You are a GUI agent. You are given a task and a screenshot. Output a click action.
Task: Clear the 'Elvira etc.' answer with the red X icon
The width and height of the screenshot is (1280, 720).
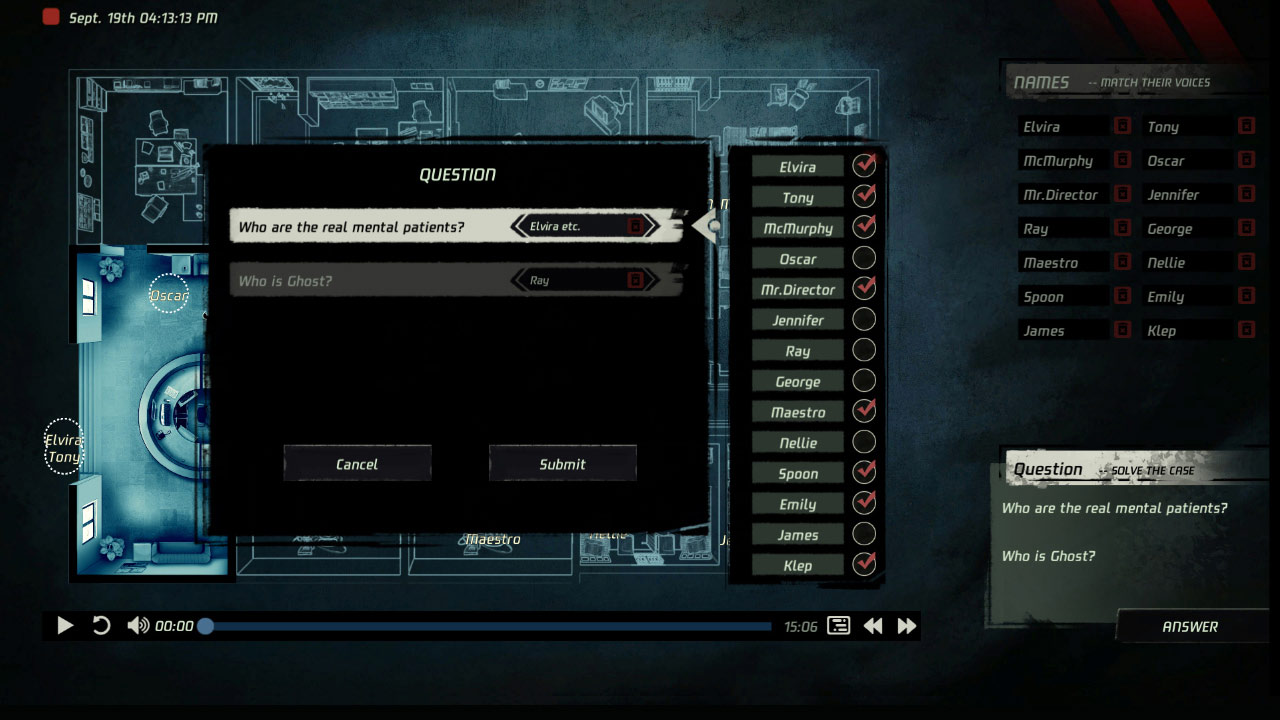(638, 227)
